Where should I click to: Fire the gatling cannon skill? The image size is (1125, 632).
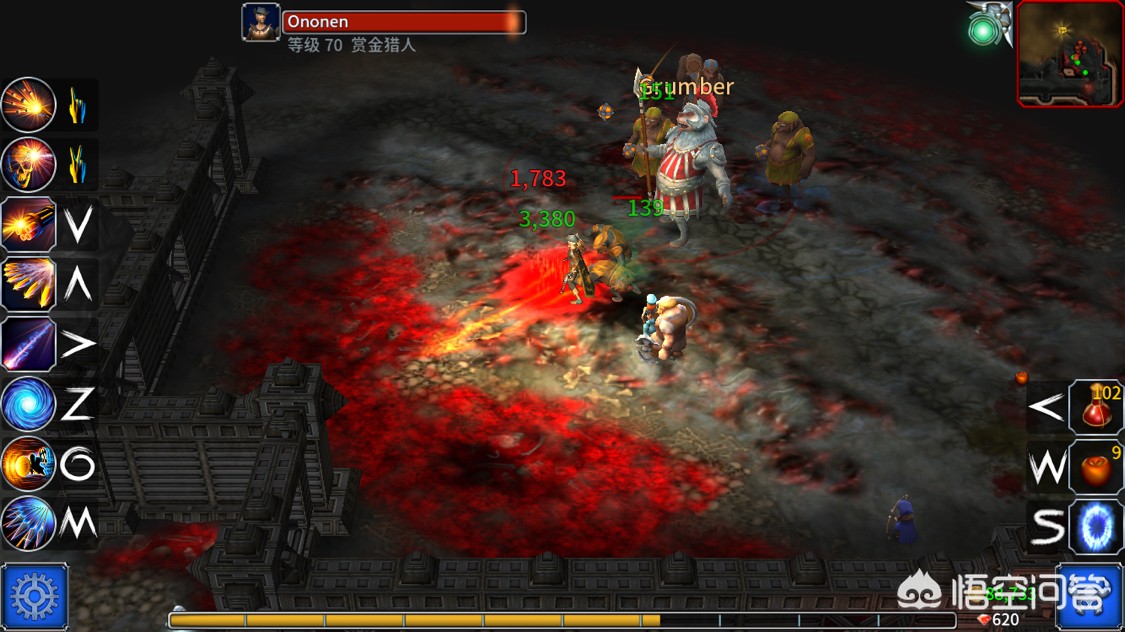point(28,224)
